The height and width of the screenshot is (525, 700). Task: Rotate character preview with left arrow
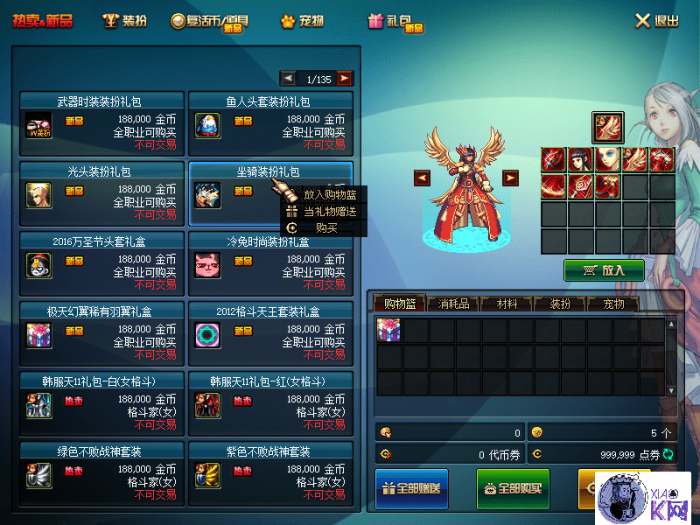pyautogui.click(x=422, y=178)
